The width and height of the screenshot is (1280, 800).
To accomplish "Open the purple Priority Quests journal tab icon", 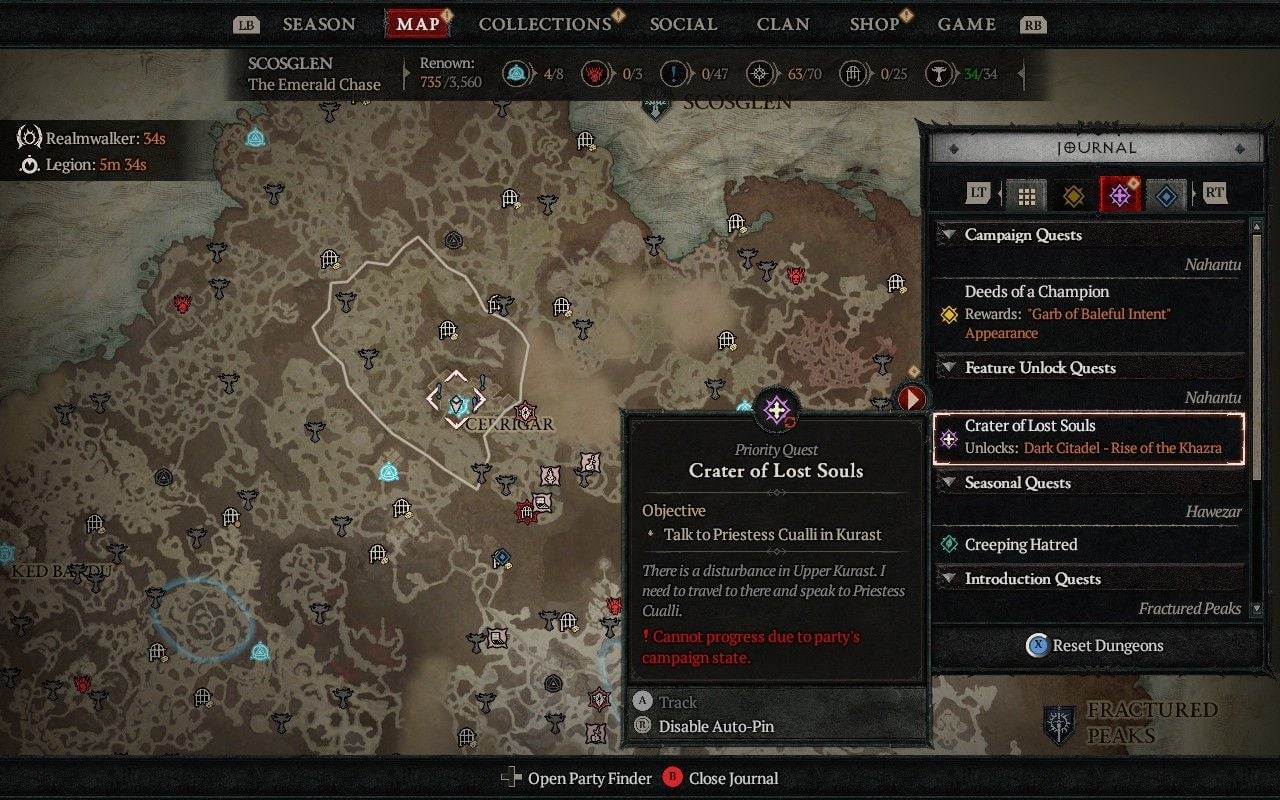I will (x=1121, y=195).
